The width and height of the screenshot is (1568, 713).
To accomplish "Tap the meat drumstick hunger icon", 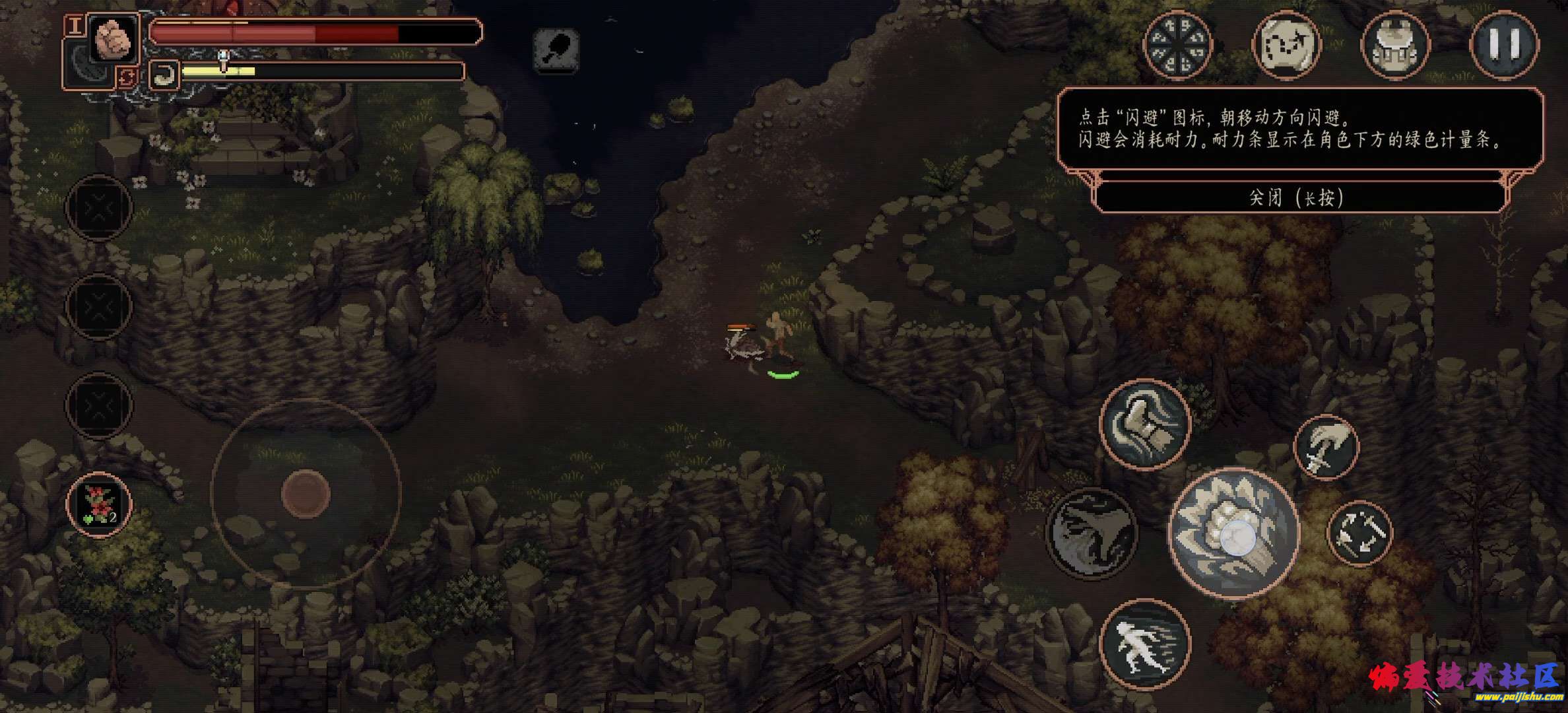I will (556, 48).
